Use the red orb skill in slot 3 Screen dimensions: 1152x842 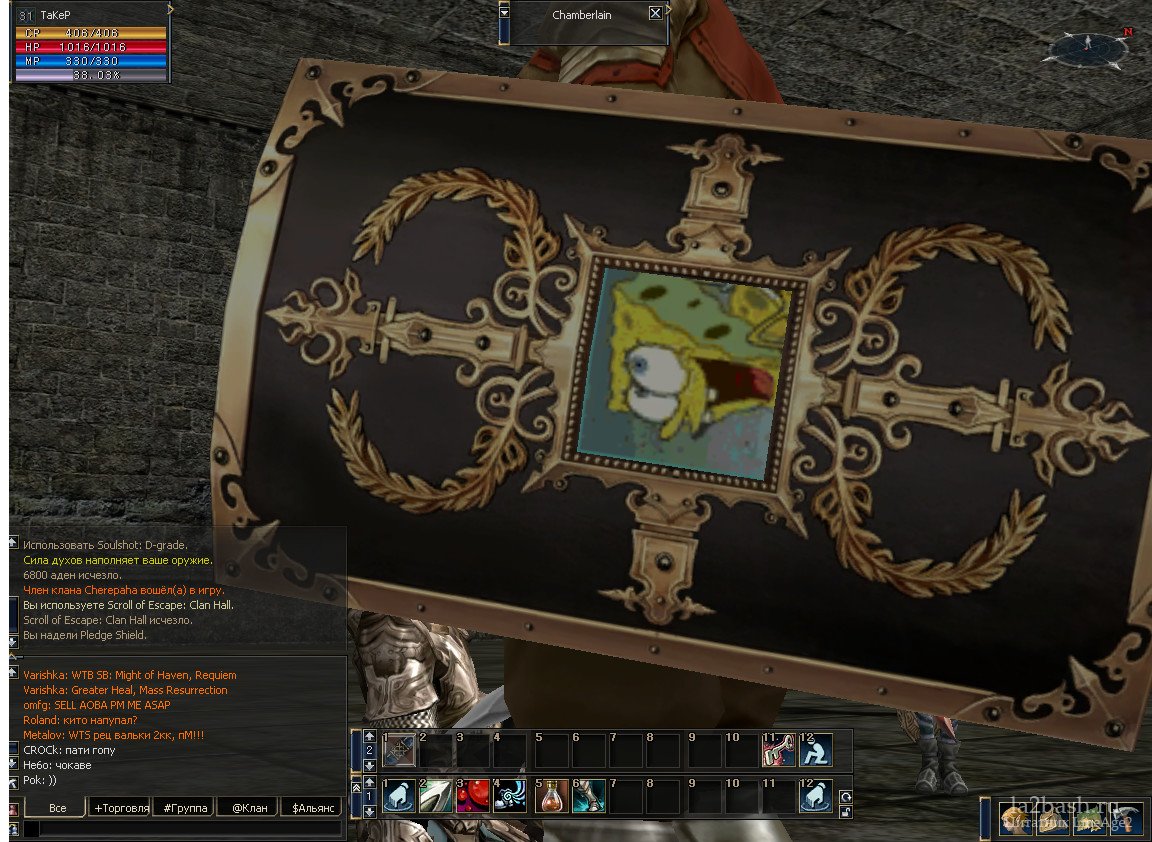tap(472, 796)
